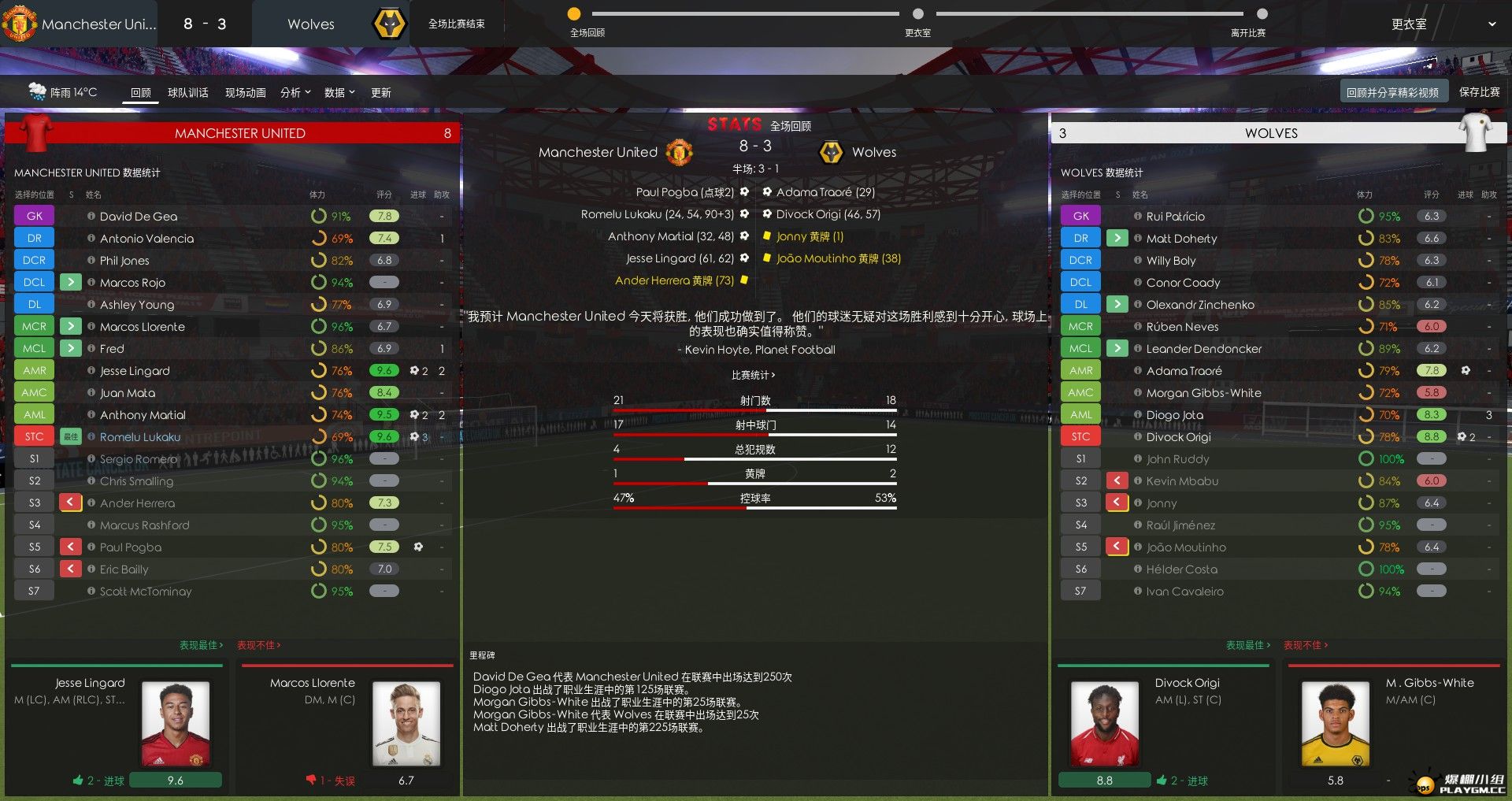
Task: Expand the 分析 dropdown menu
Action: (x=295, y=93)
